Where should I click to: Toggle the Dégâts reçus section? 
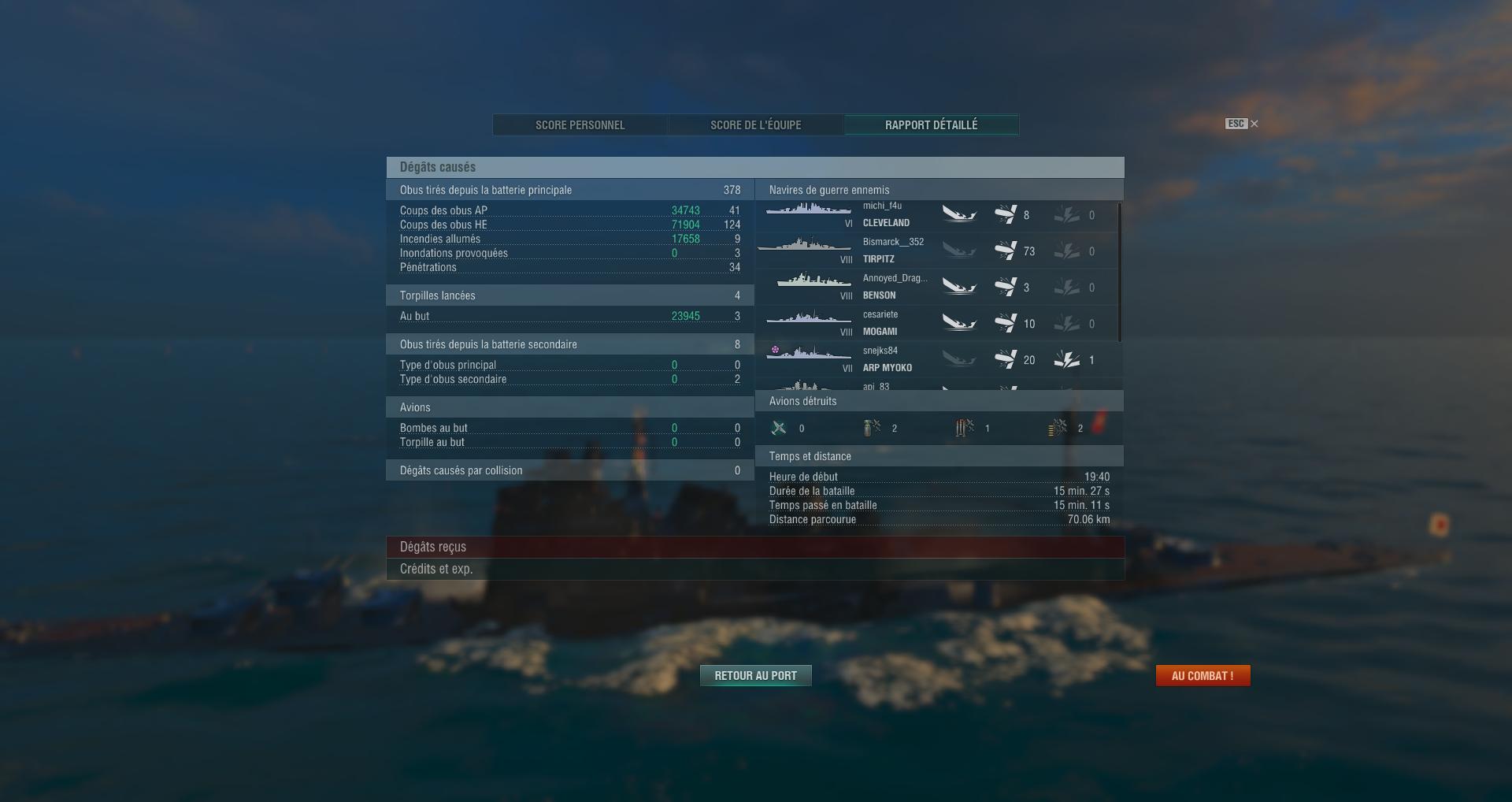pyautogui.click(x=756, y=546)
